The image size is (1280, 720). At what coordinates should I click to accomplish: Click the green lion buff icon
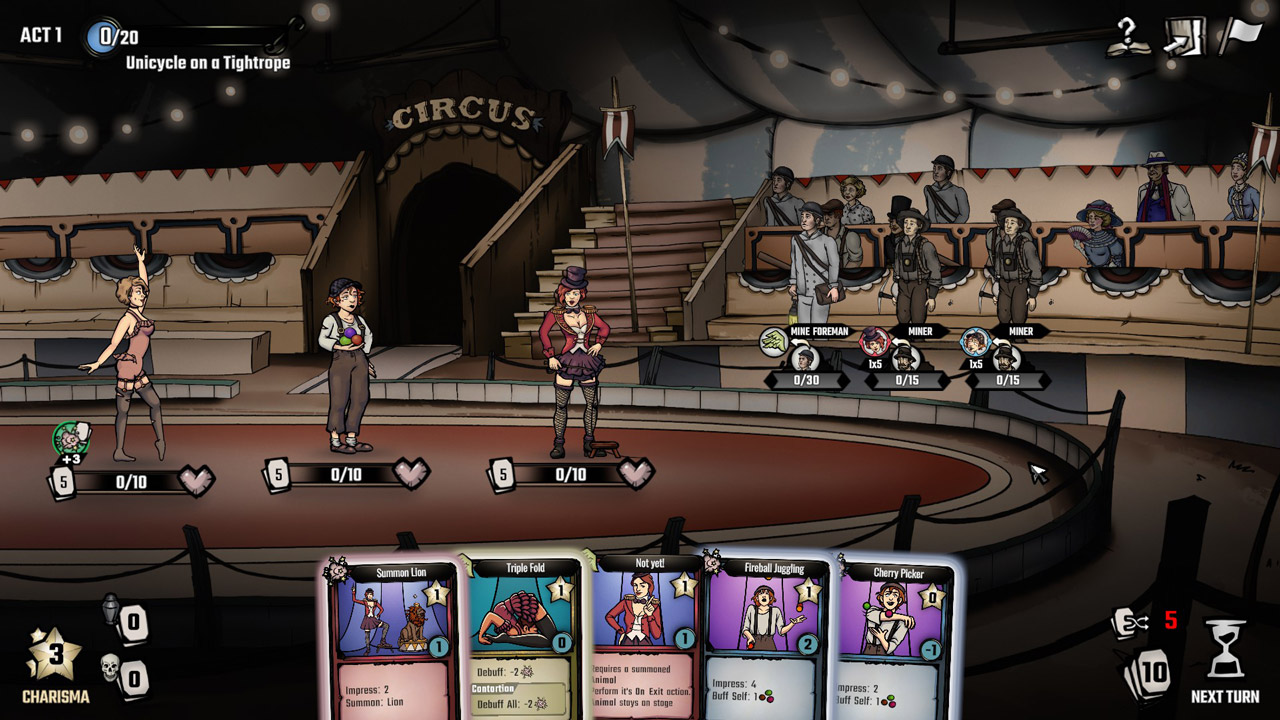[x=71, y=439]
